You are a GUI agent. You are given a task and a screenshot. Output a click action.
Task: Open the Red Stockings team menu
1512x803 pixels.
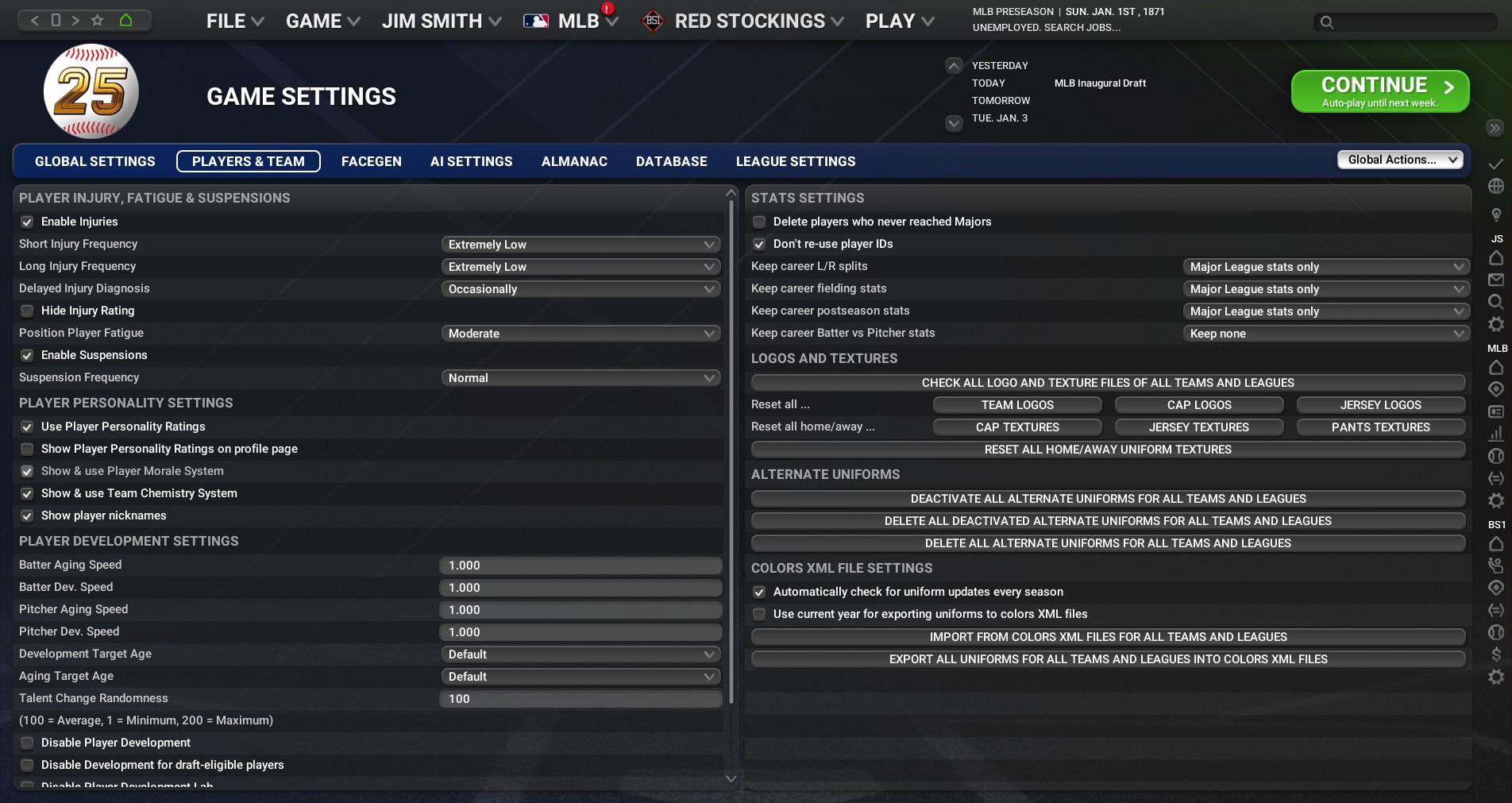[x=749, y=21]
